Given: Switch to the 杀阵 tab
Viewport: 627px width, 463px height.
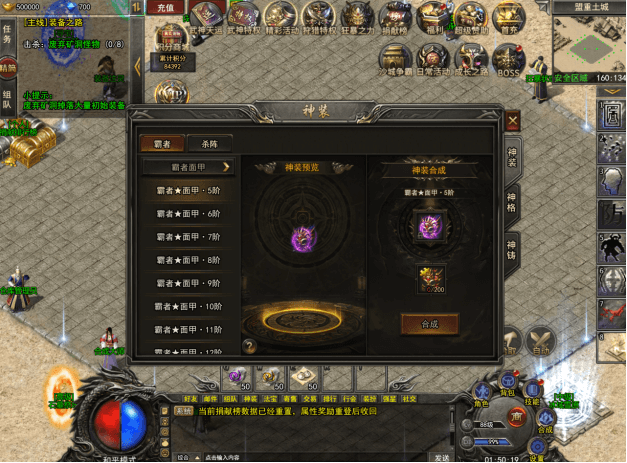Looking at the screenshot, I should pyautogui.click(x=208, y=144).
